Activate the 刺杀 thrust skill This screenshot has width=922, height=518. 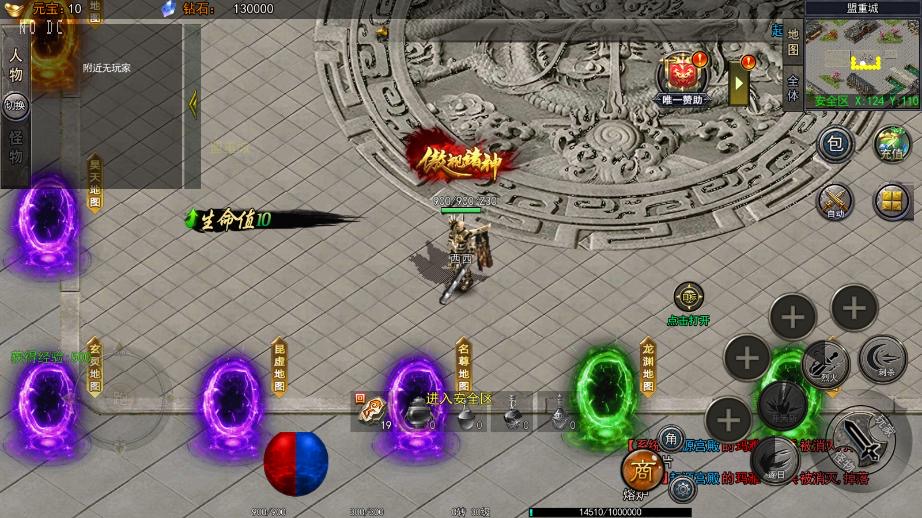883,358
